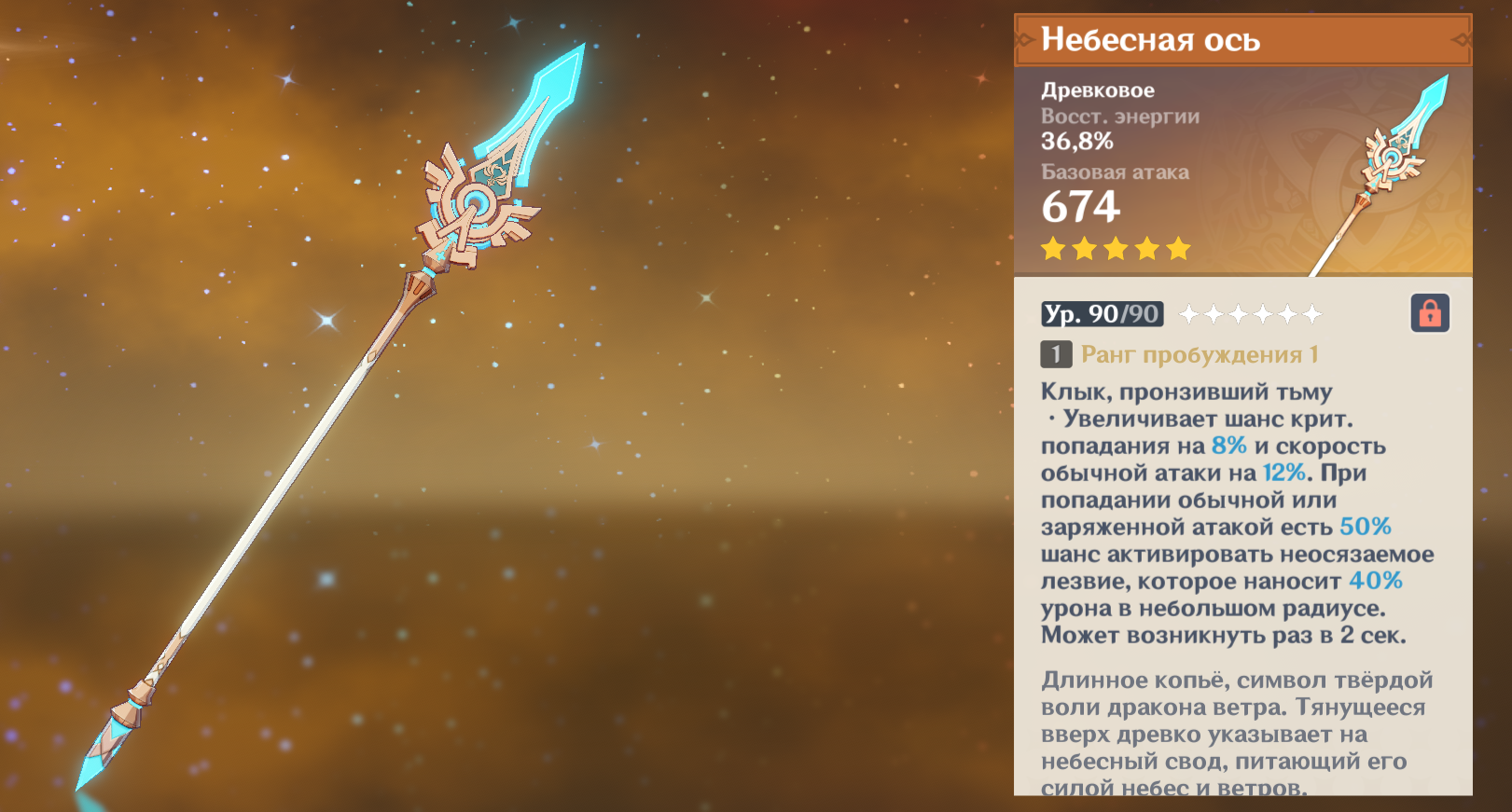Click the base attack value '674'
1512x812 pixels.
click(x=1081, y=207)
